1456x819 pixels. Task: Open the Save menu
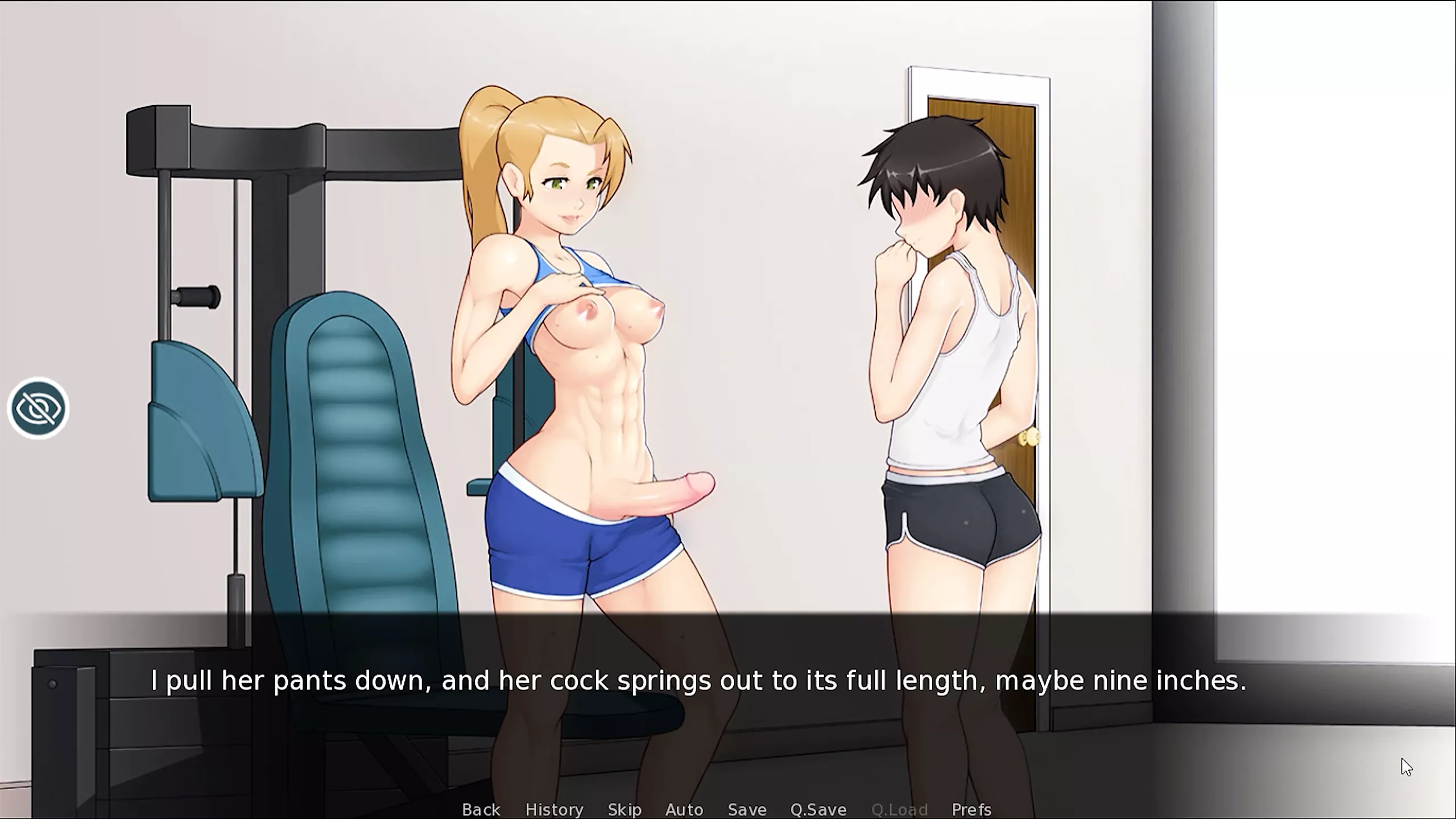[x=747, y=809]
